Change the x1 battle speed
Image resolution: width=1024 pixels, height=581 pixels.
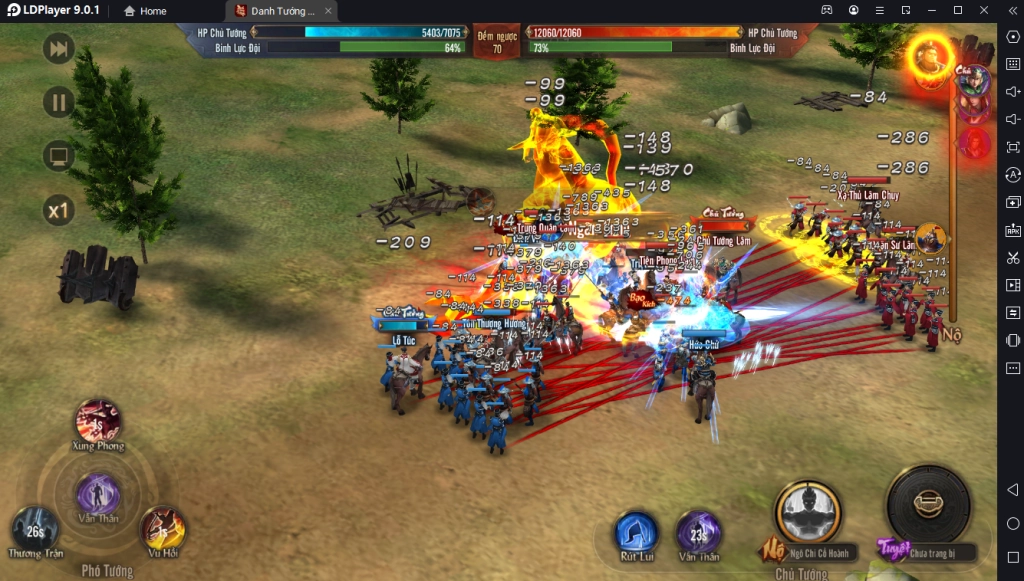click(x=59, y=210)
